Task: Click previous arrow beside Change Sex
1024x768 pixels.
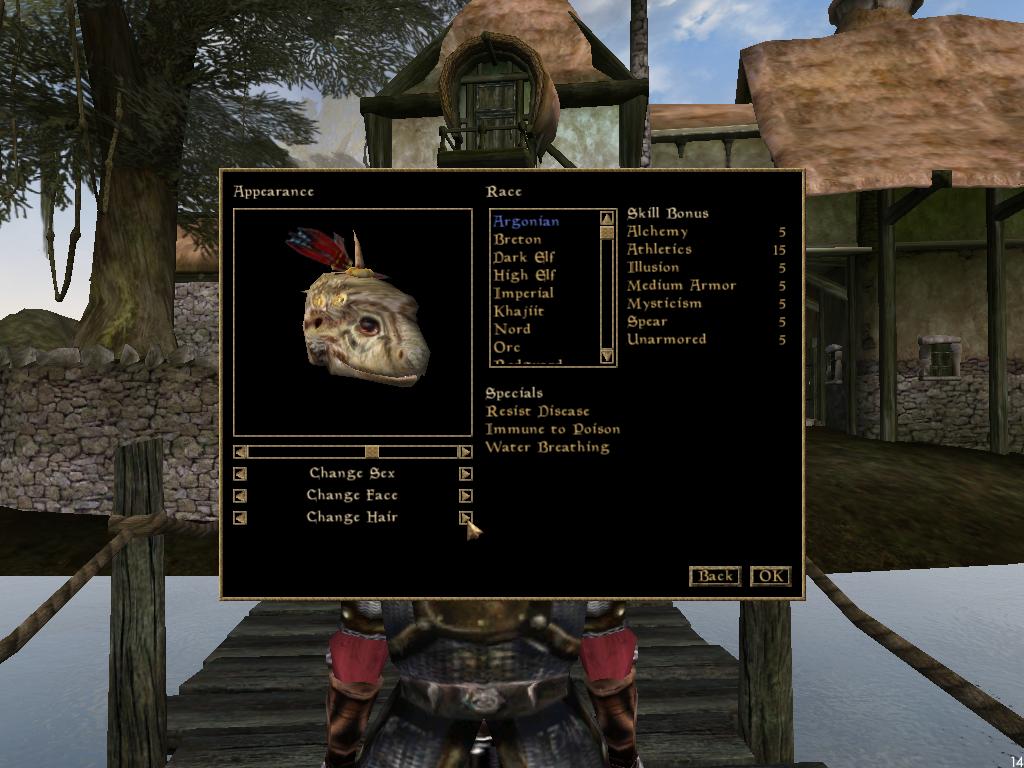Action: (240, 474)
